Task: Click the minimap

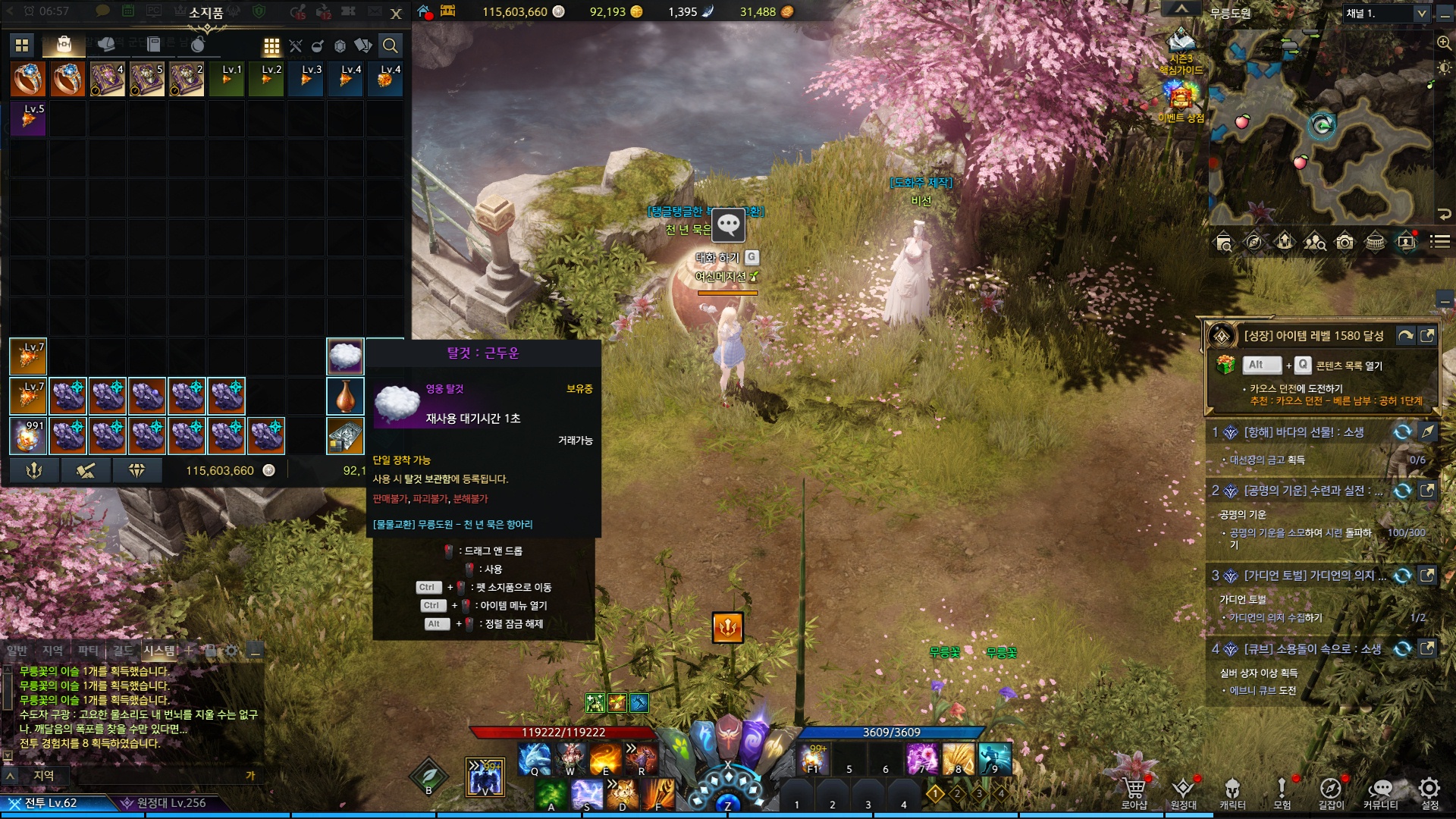Action: pyautogui.click(x=1319, y=129)
